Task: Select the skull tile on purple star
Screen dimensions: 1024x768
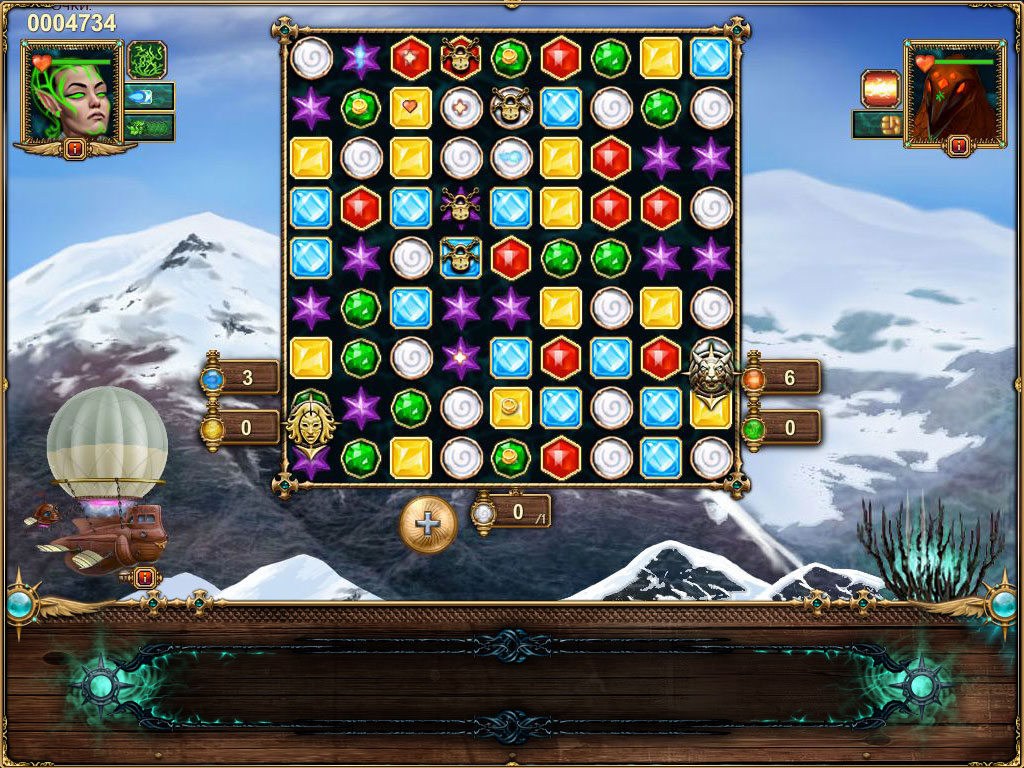Action: click(x=461, y=207)
